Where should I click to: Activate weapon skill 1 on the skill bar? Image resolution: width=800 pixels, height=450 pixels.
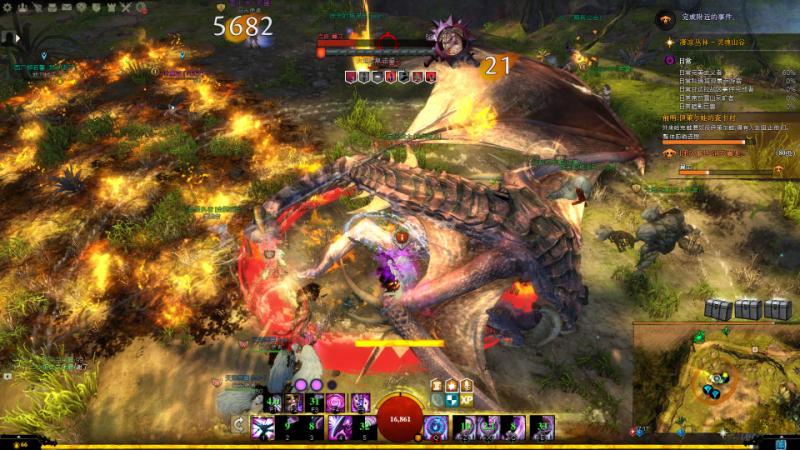pyautogui.click(x=264, y=428)
